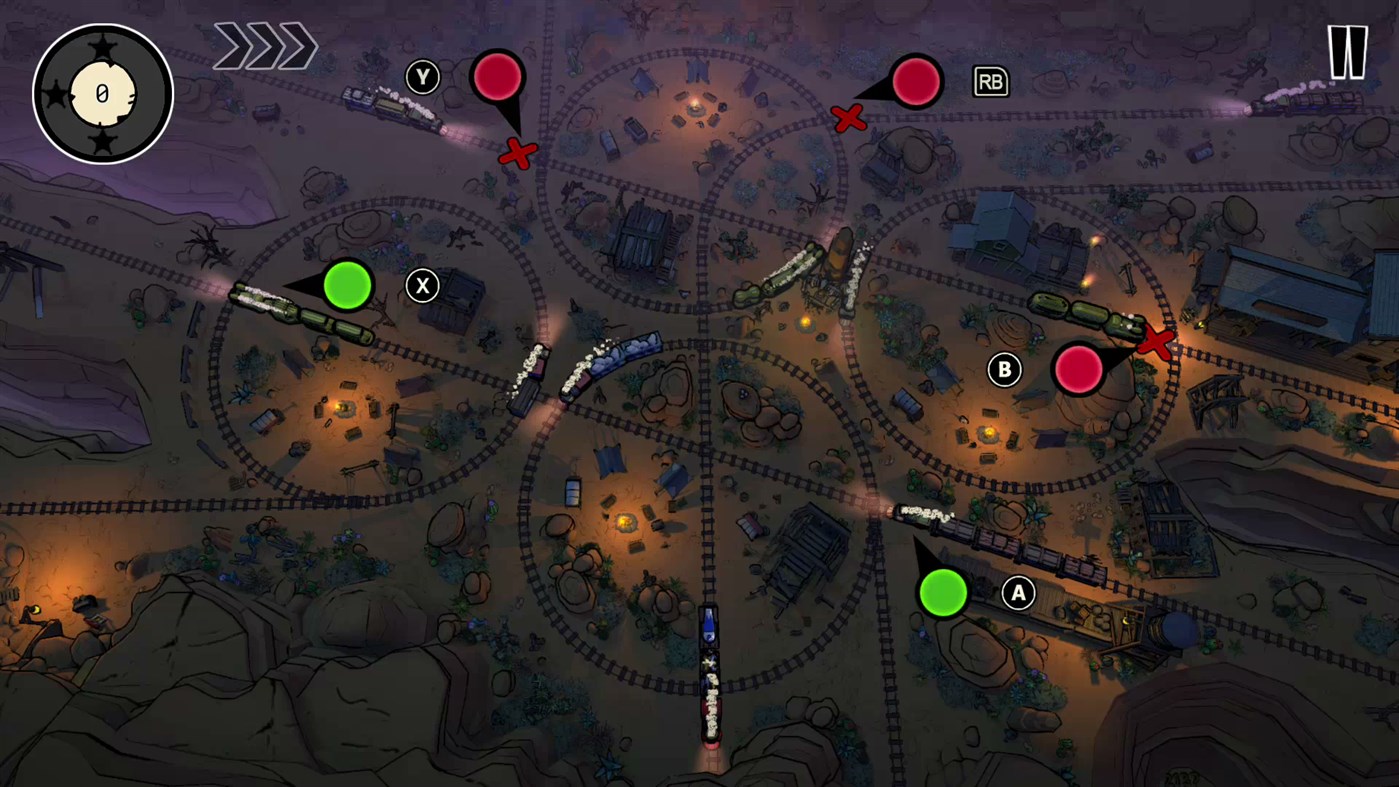Image resolution: width=1399 pixels, height=787 pixels.
Task: Toggle the red signal next to RB
Action: 916,82
